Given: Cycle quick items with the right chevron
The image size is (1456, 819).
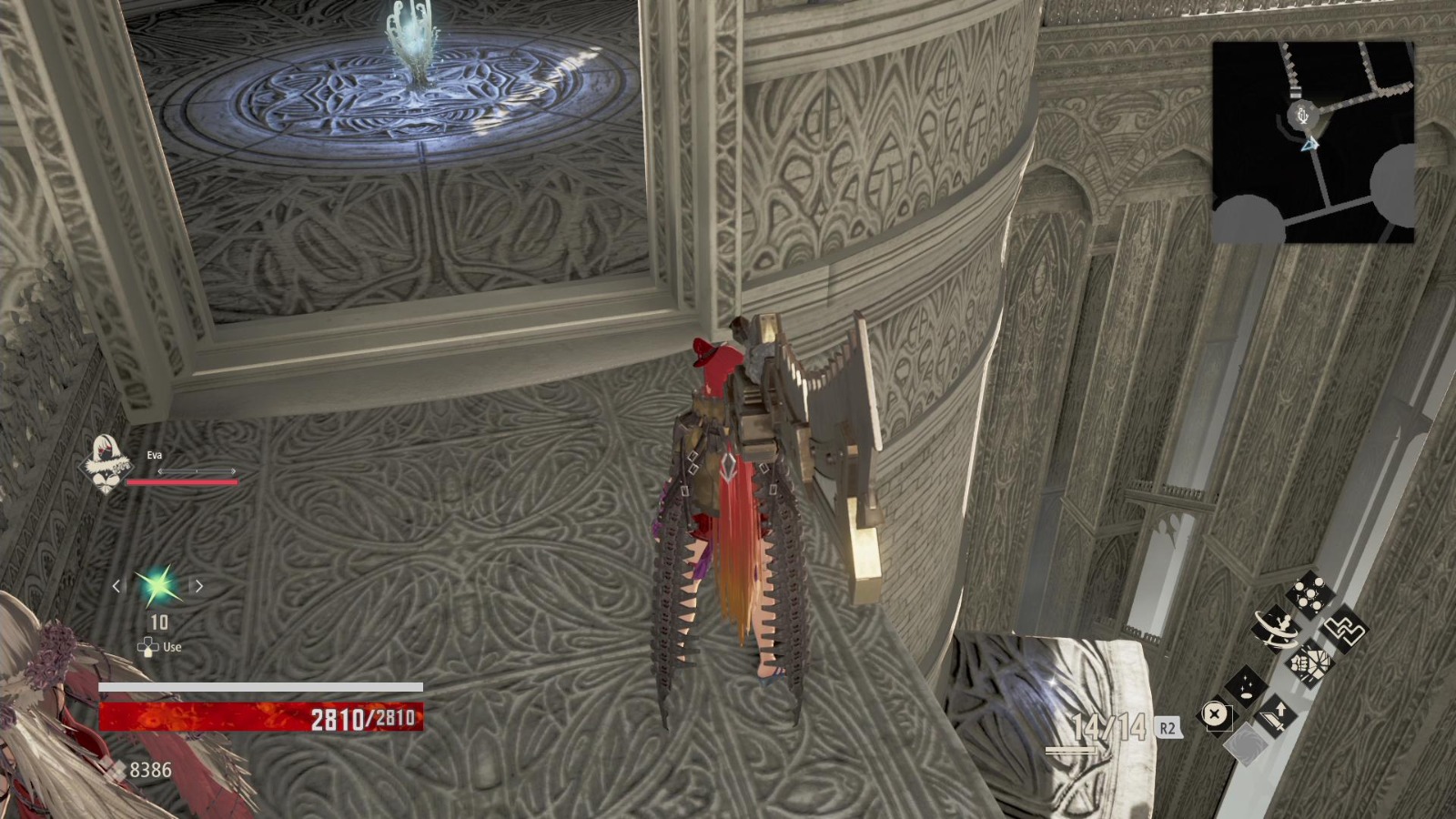Looking at the screenshot, I should point(198,586).
